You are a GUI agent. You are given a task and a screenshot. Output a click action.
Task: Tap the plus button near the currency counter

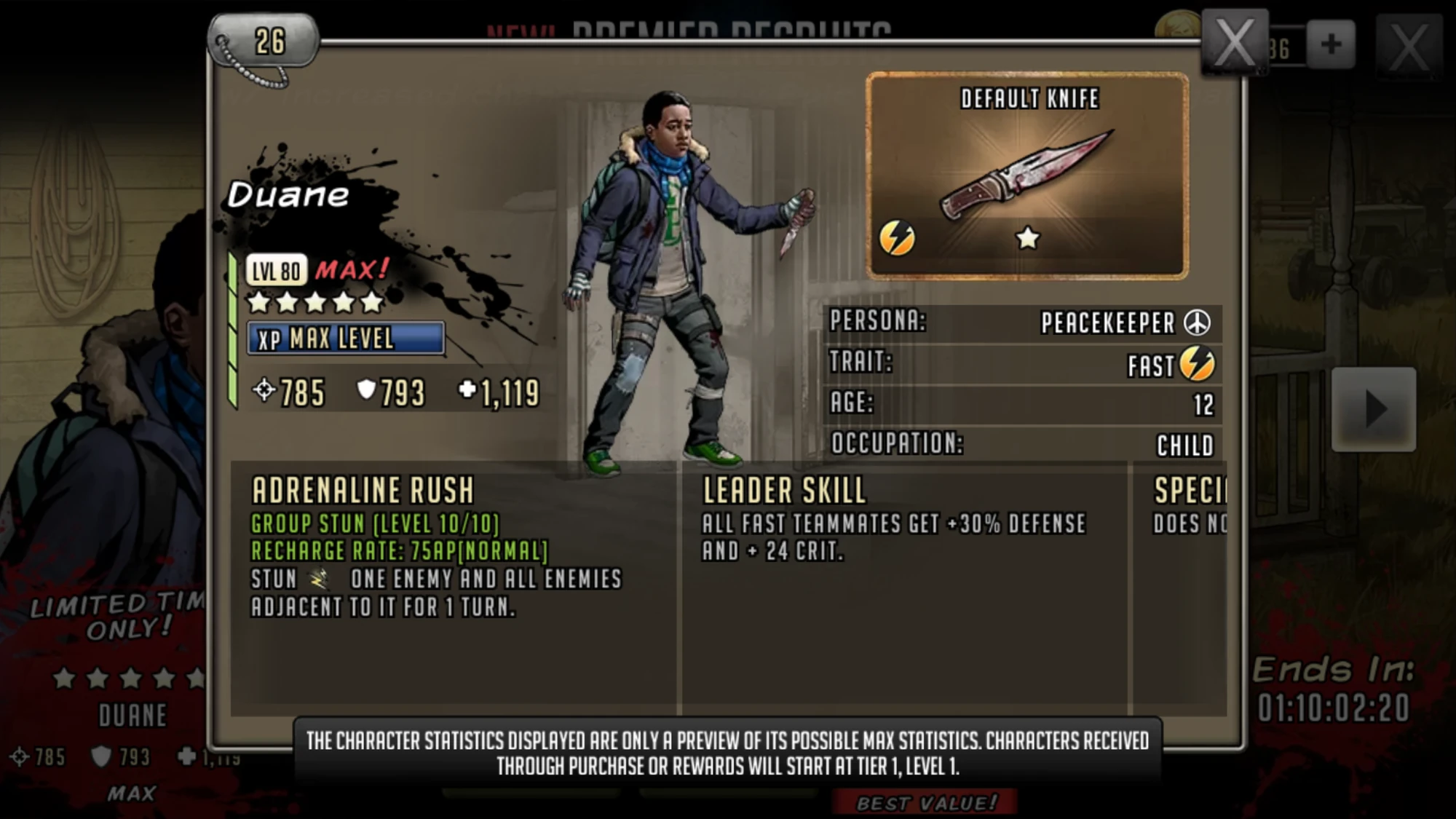(1331, 44)
